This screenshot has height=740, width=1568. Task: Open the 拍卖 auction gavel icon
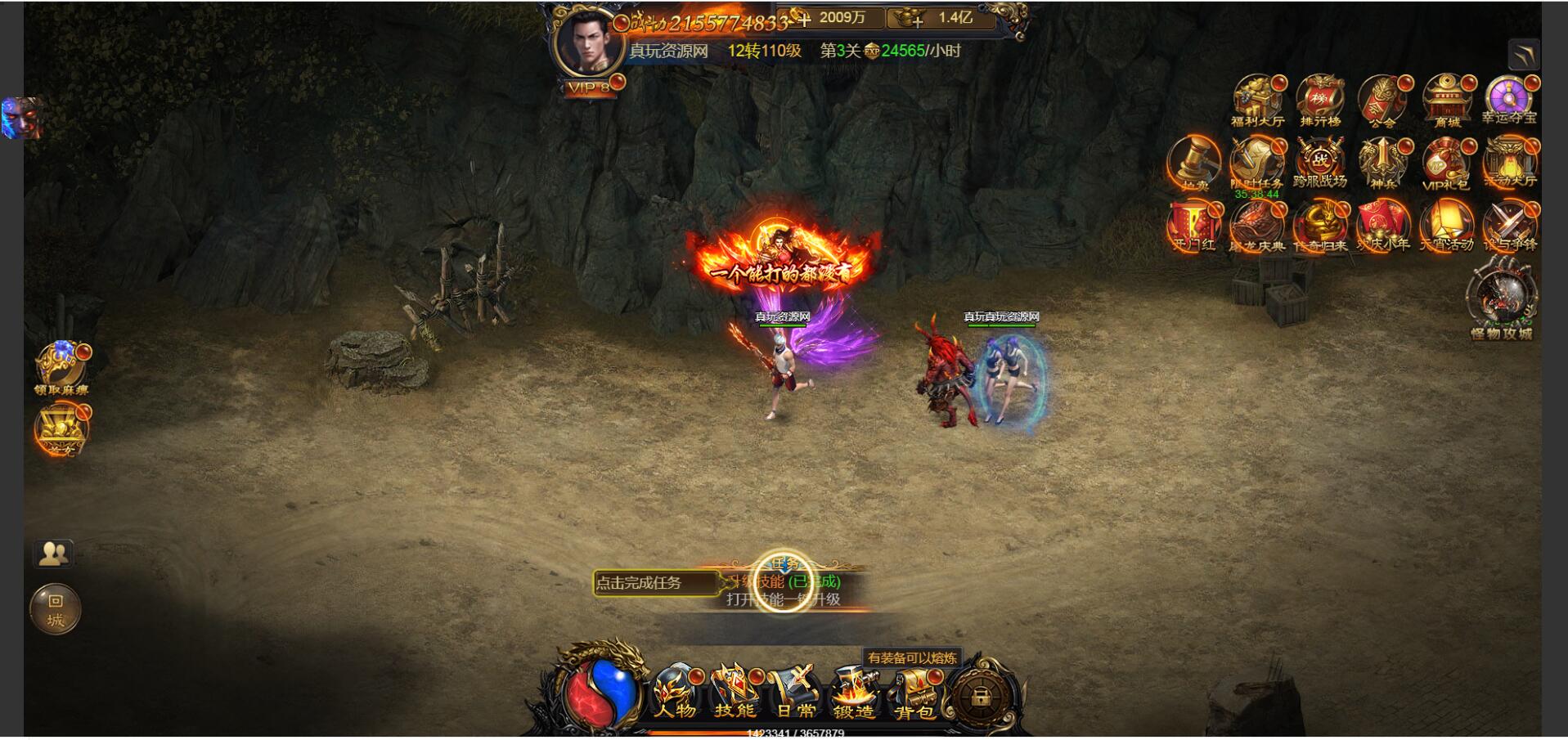pyautogui.click(x=1194, y=163)
